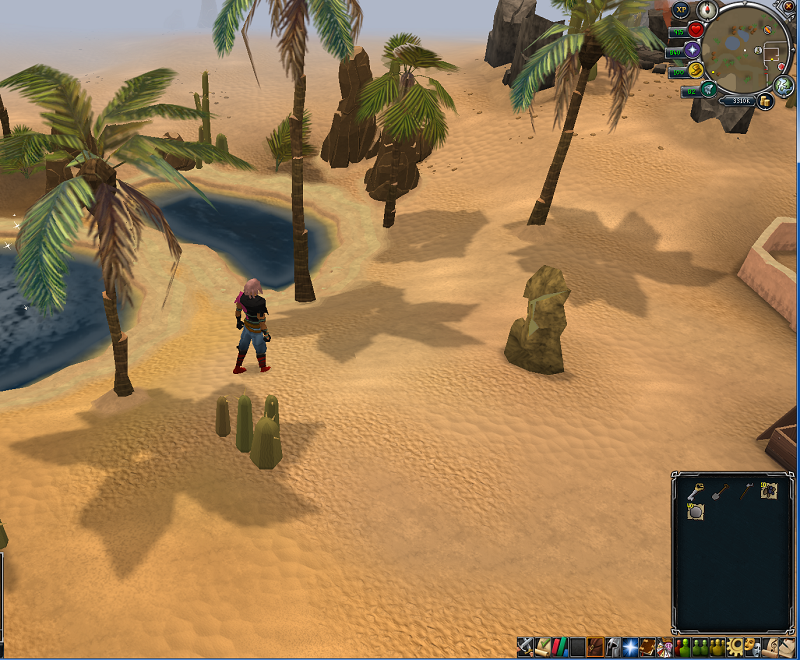Open the Combat Styles crossed swords tab
The width and height of the screenshot is (800, 660).
pyautogui.click(x=525, y=647)
